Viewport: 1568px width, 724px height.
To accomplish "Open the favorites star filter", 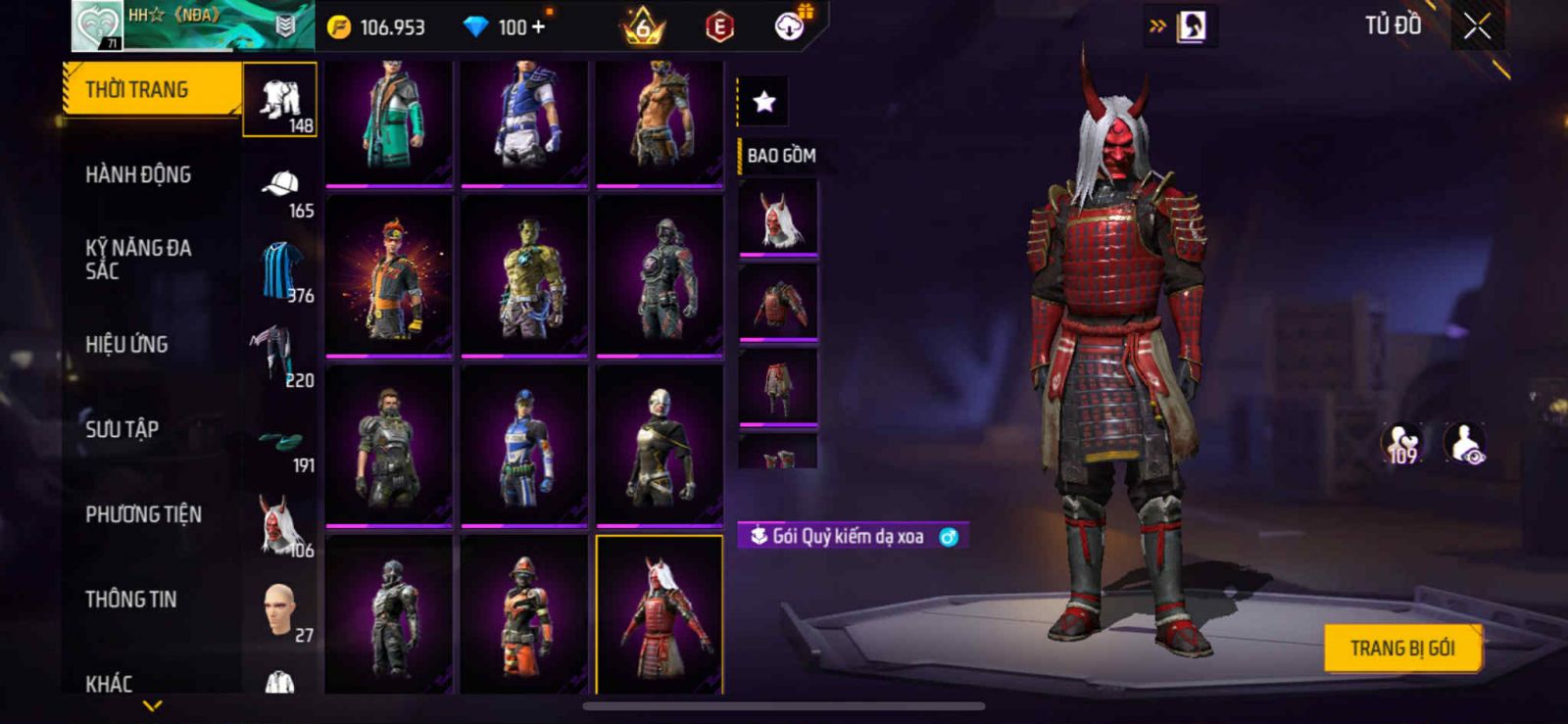I will point(763,101).
